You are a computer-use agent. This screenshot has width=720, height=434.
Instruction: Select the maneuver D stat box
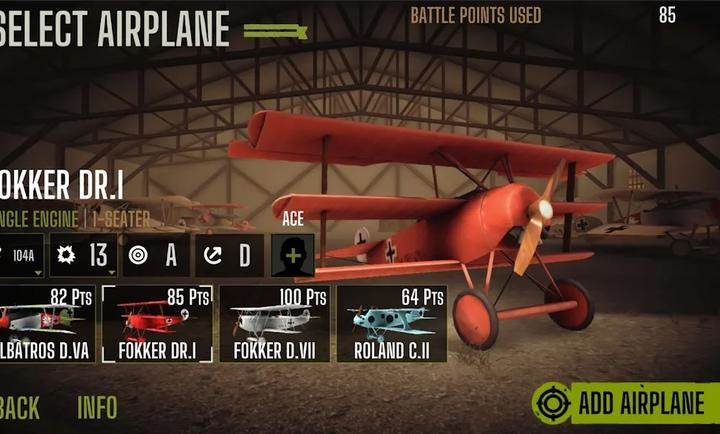pos(229,256)
